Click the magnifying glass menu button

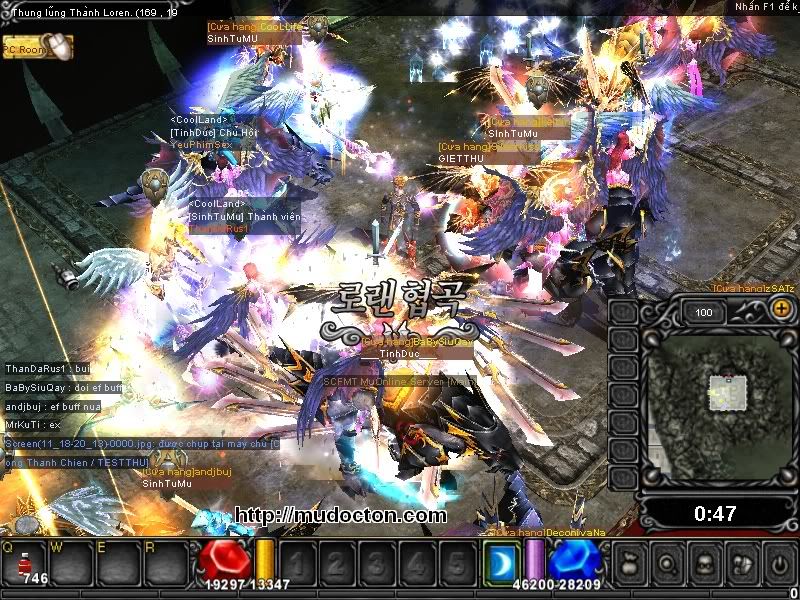pyautogui.click(x=668, y=562)
